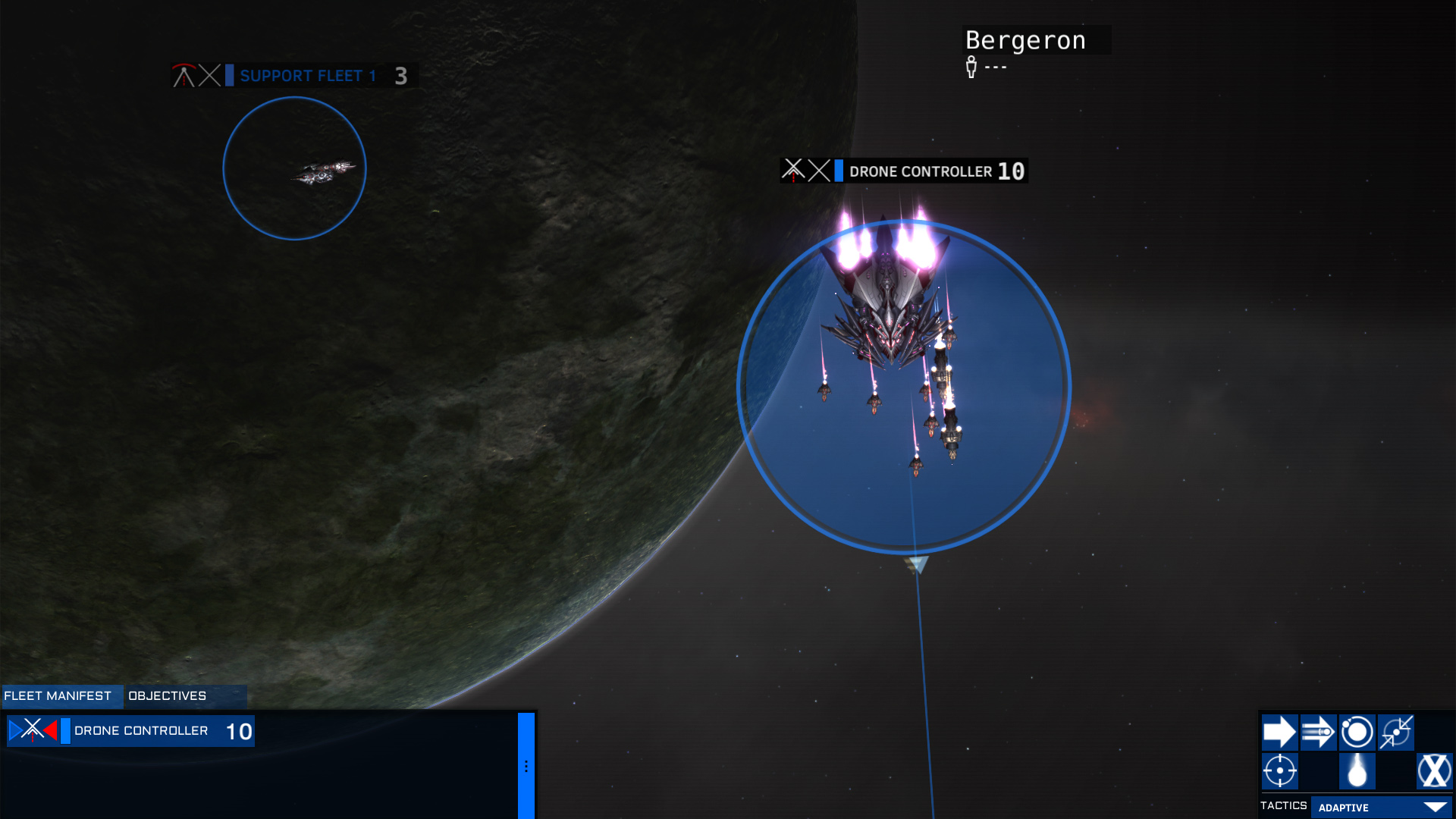This screenshot has width=1456, height=819.
Task: Open the Tactics Adaptive dropdown
Action: click(1381, 808)
